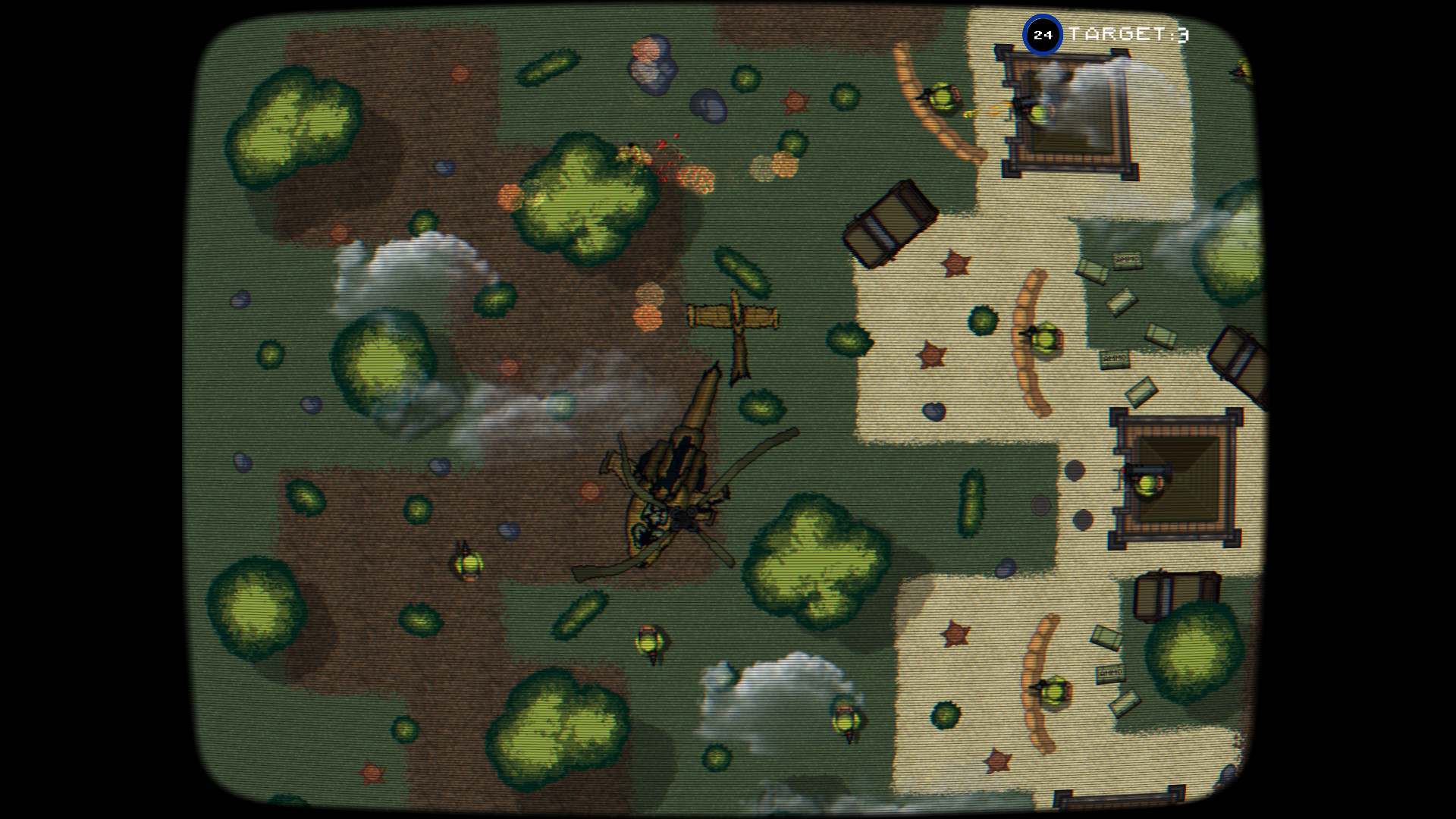Select the soldier inside the top-right bunker

[1039, 114]
